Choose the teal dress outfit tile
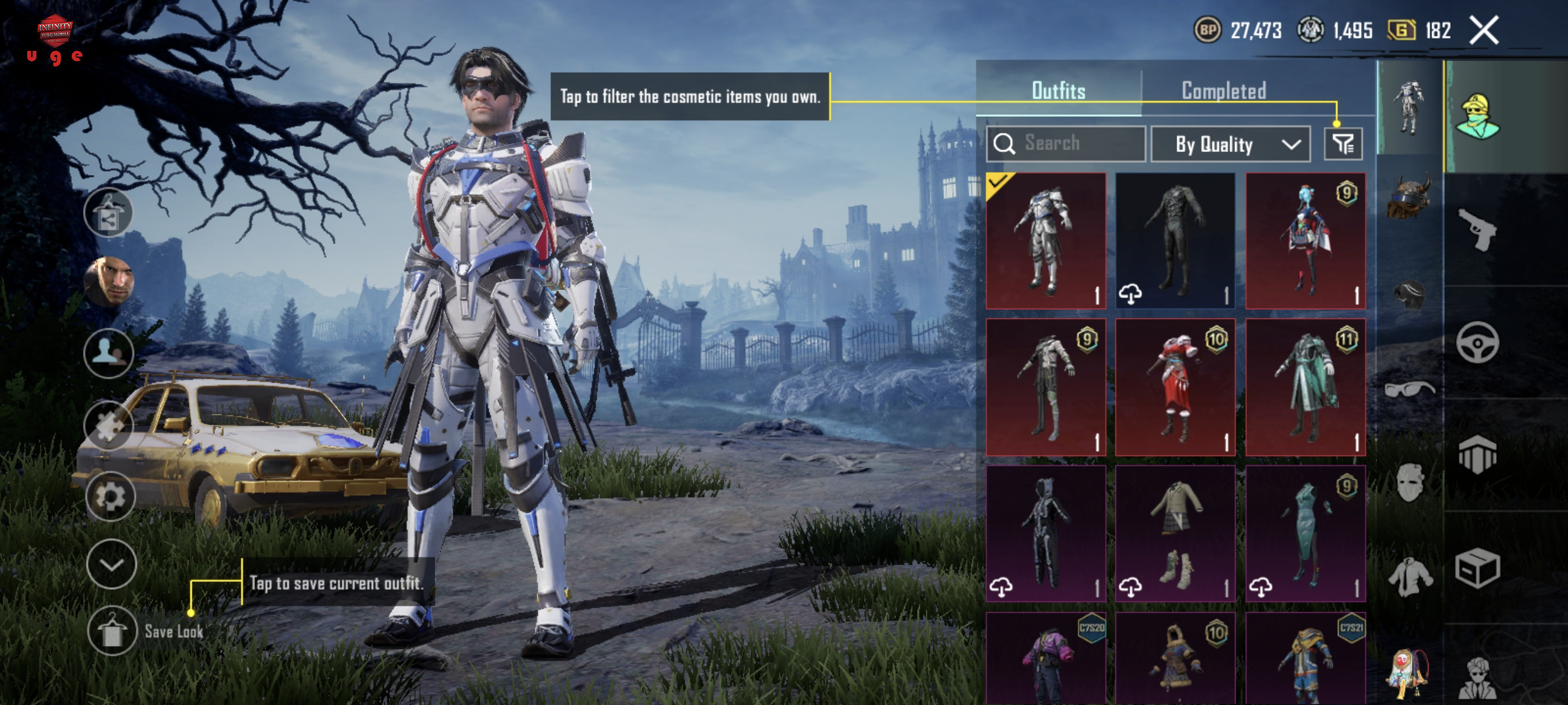The width and height of the screenshot is (1568, 705). 1305,533
